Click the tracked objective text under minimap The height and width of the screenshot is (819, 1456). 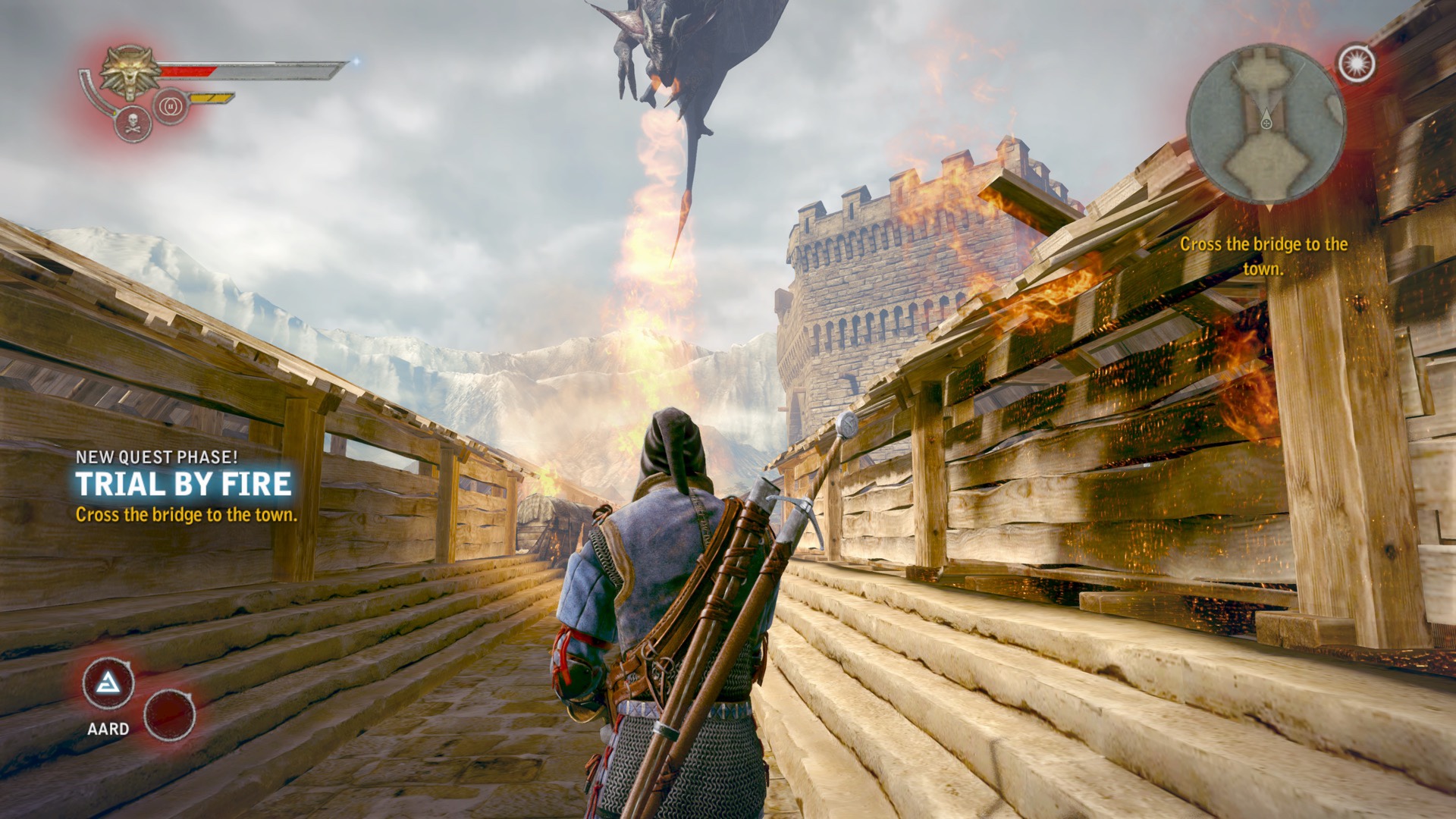[x=1263, y=256]
